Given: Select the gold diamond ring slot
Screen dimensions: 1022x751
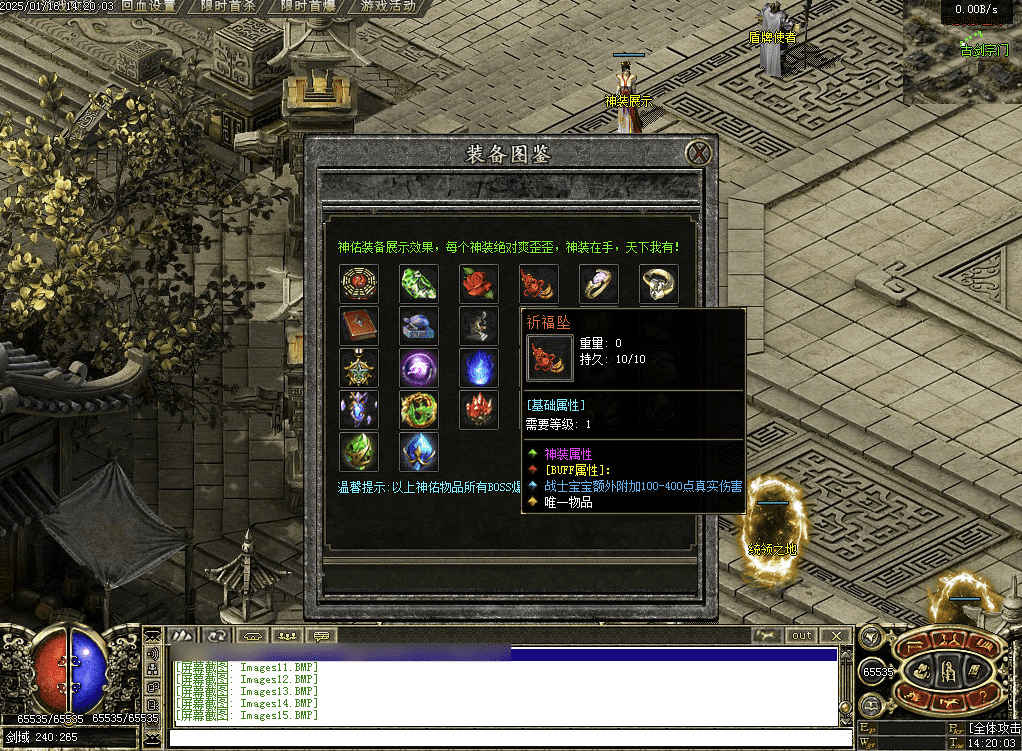Looking at the screenshot, I should coord(659,284).
